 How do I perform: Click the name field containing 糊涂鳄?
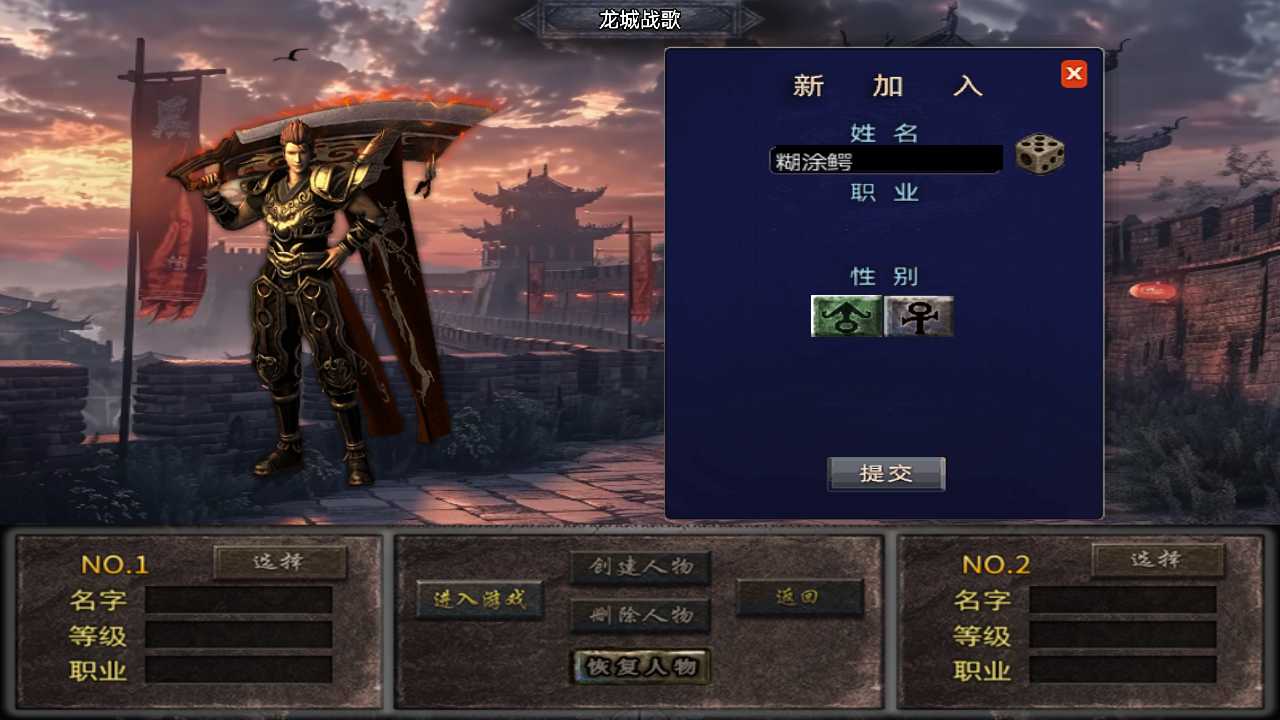tap(884, 159)
